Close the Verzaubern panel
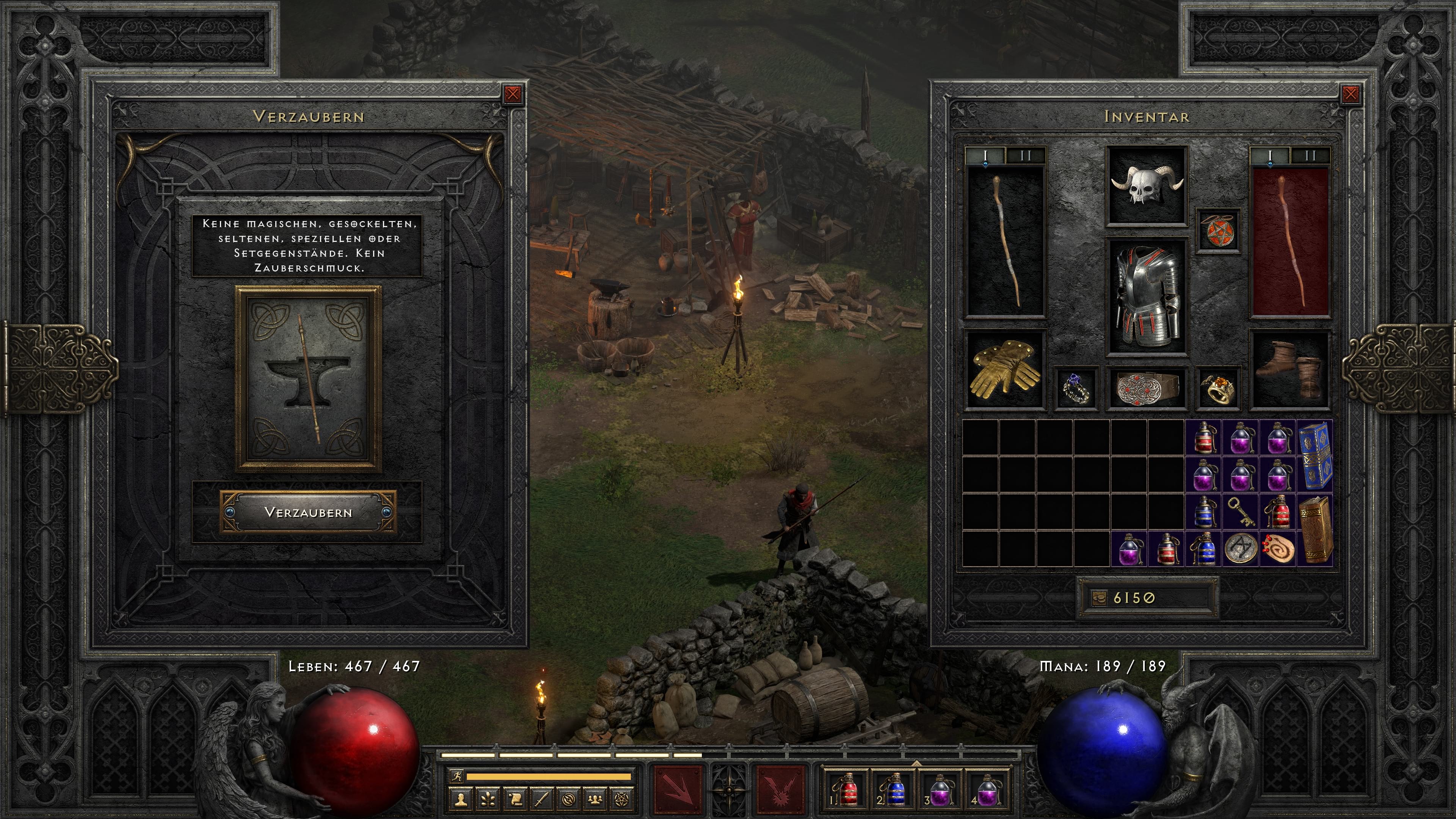The image size is (1456, 819). tap(513, 94)
